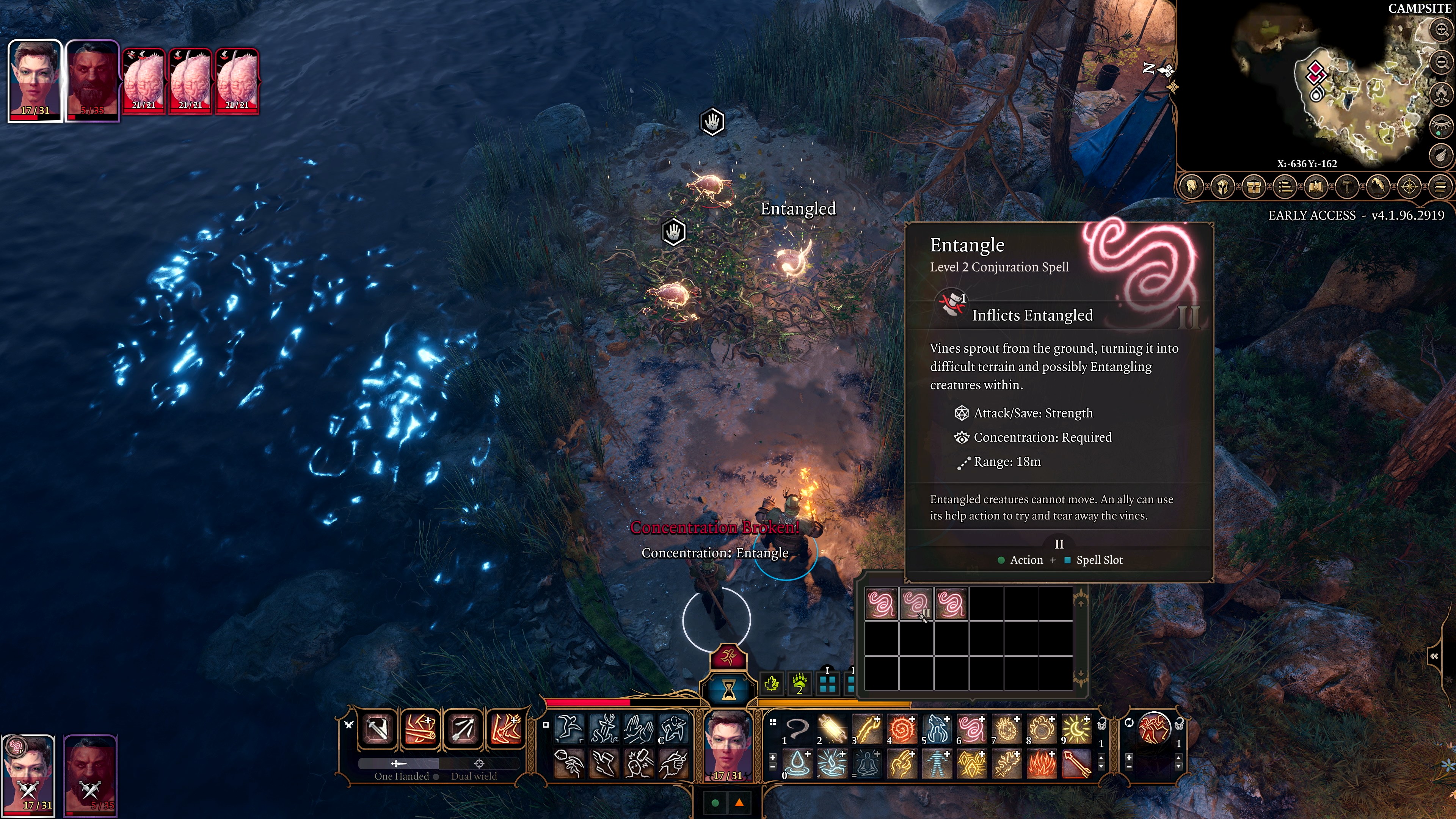Viewport: 1456px width, 819px height.
Task: Activate the moon spell in slot 9
Action: click(1076, 728)
